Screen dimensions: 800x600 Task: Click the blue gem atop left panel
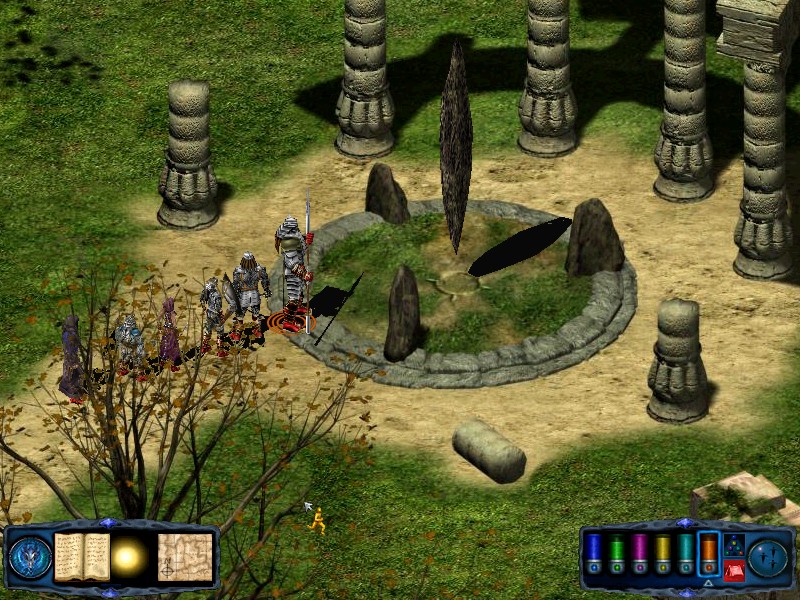click(109, 523)
